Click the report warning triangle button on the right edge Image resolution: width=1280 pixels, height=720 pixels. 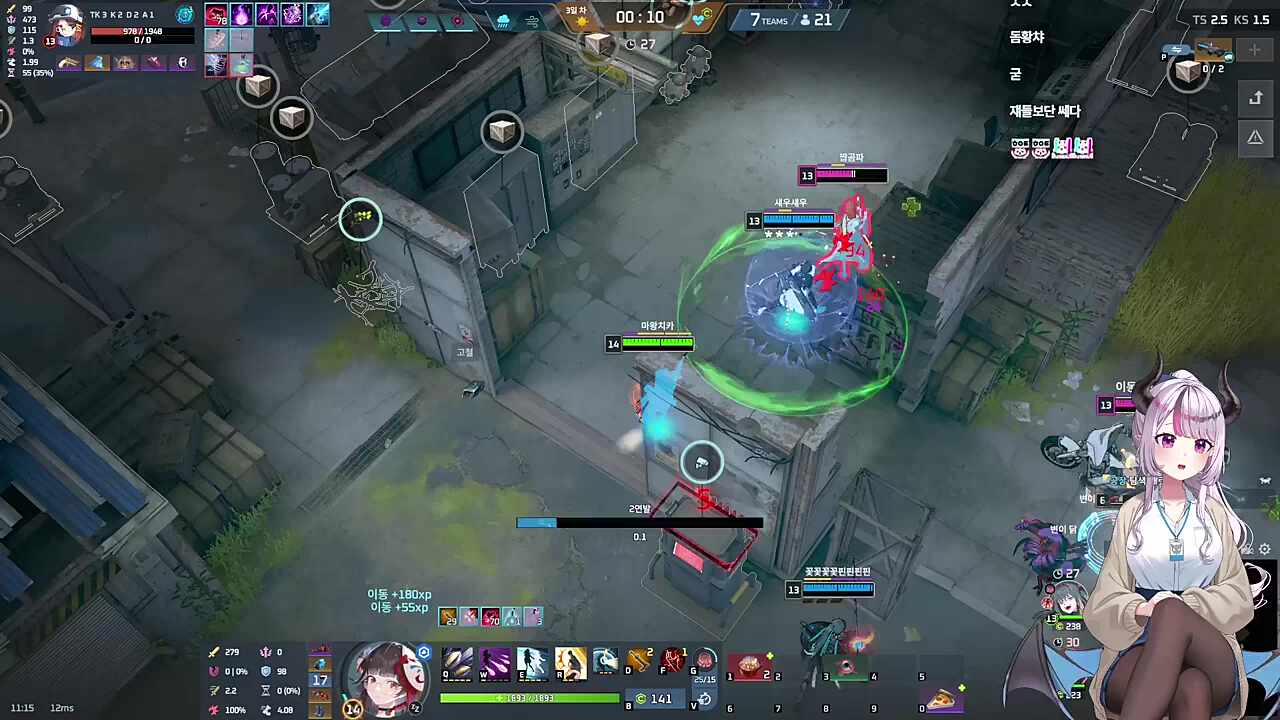click(1255, 136)
